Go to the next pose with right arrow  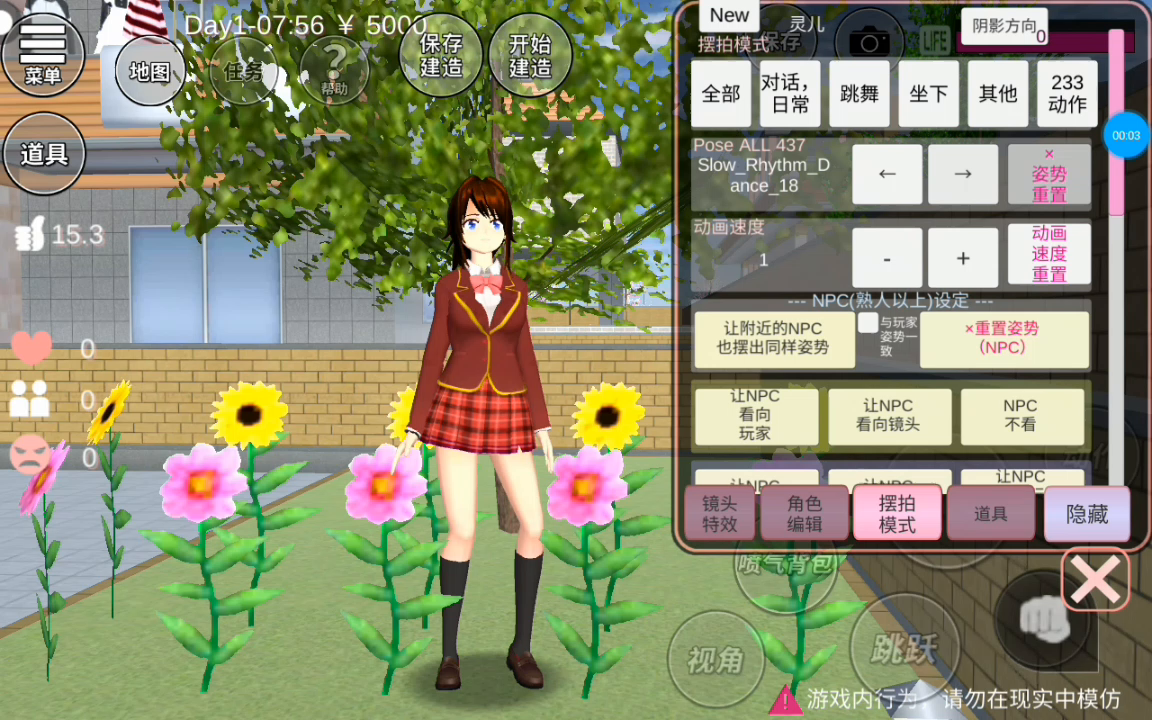pos(962,174)
